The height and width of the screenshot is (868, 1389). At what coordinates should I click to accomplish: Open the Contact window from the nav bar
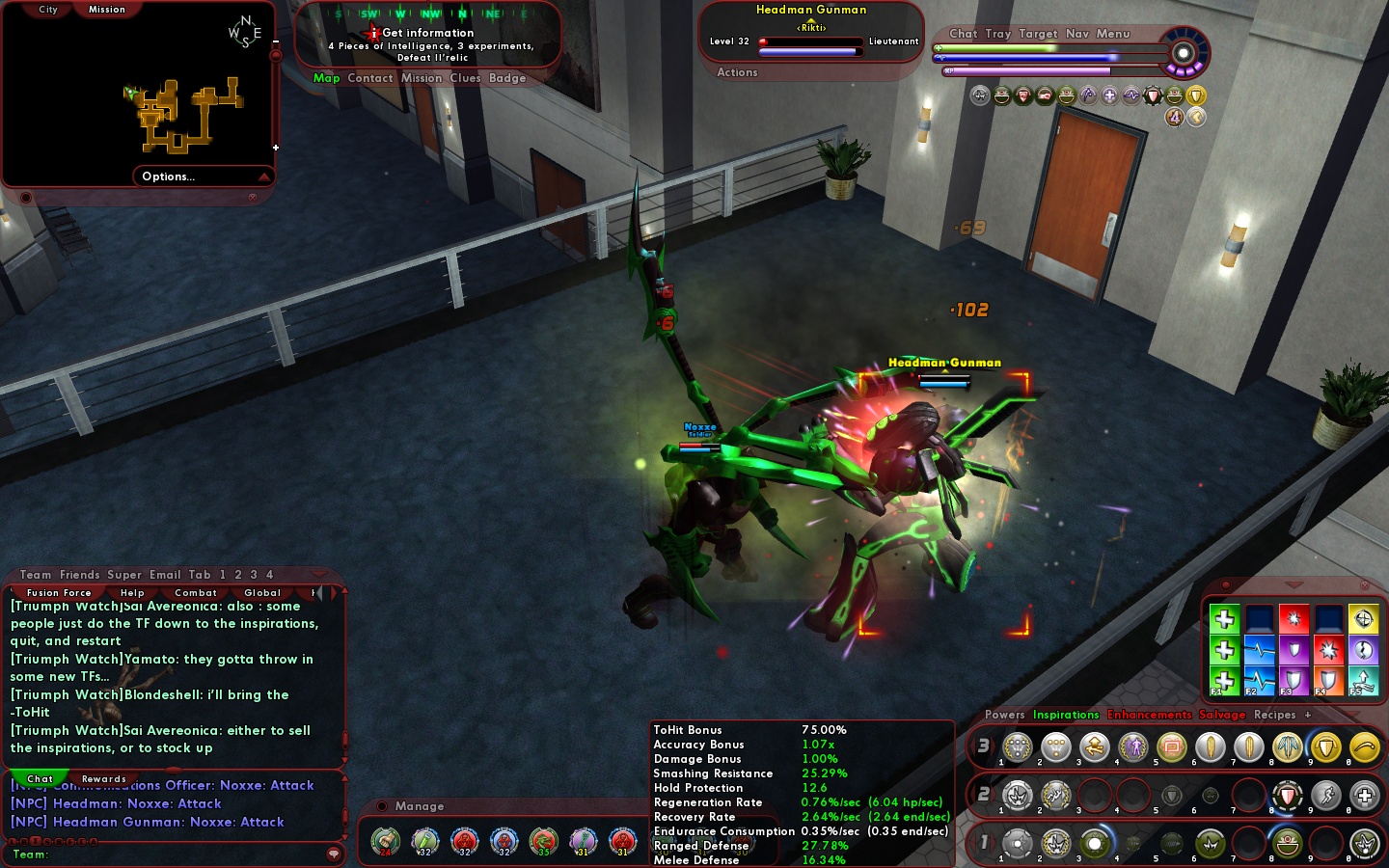click(370, 78)
